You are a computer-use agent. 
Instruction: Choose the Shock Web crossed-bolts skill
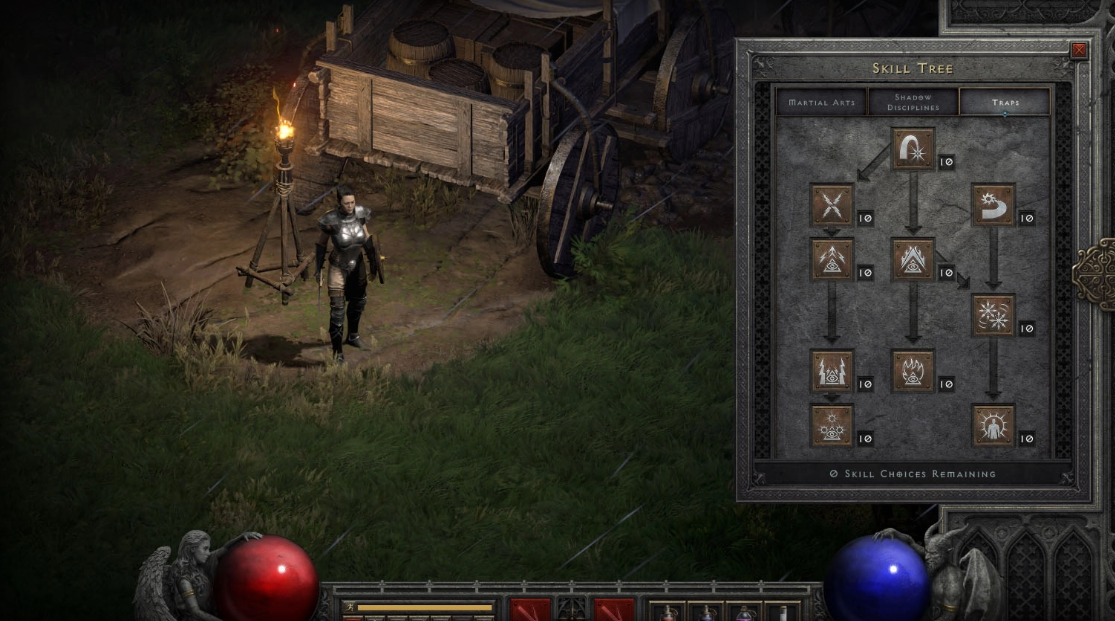[x=832, y=205]
